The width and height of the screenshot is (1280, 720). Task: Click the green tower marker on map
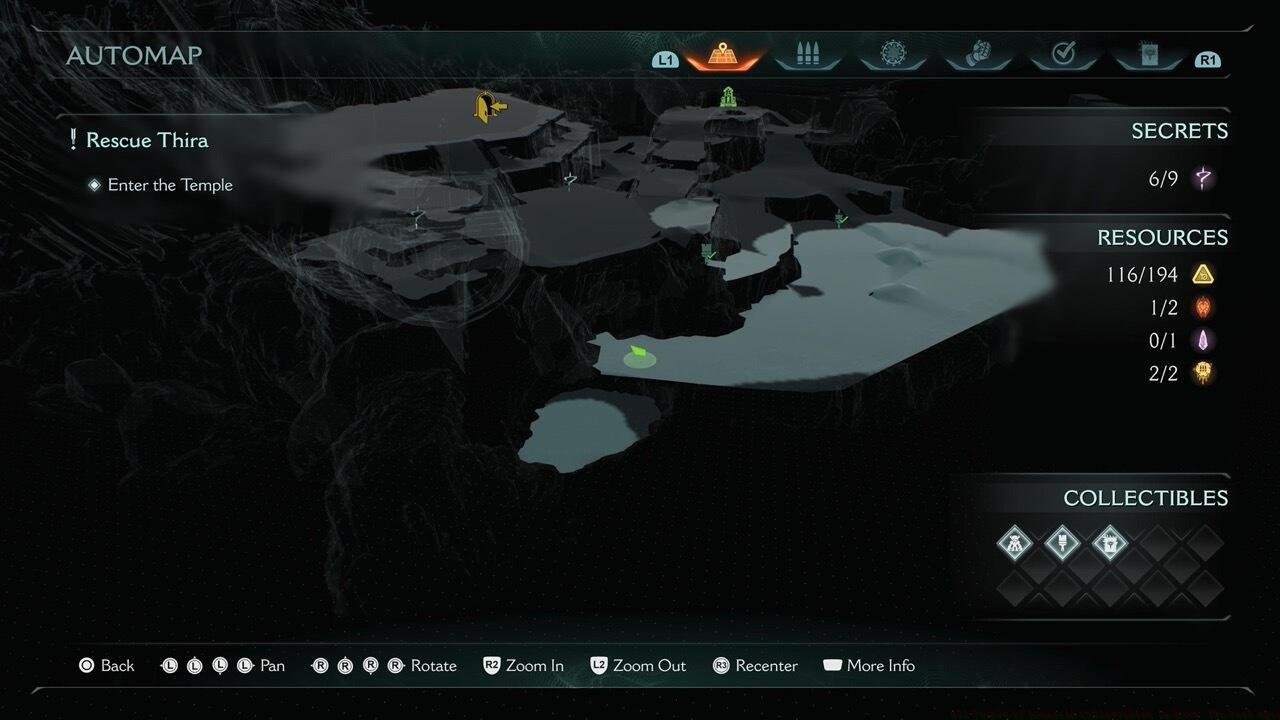pos(729,97)
